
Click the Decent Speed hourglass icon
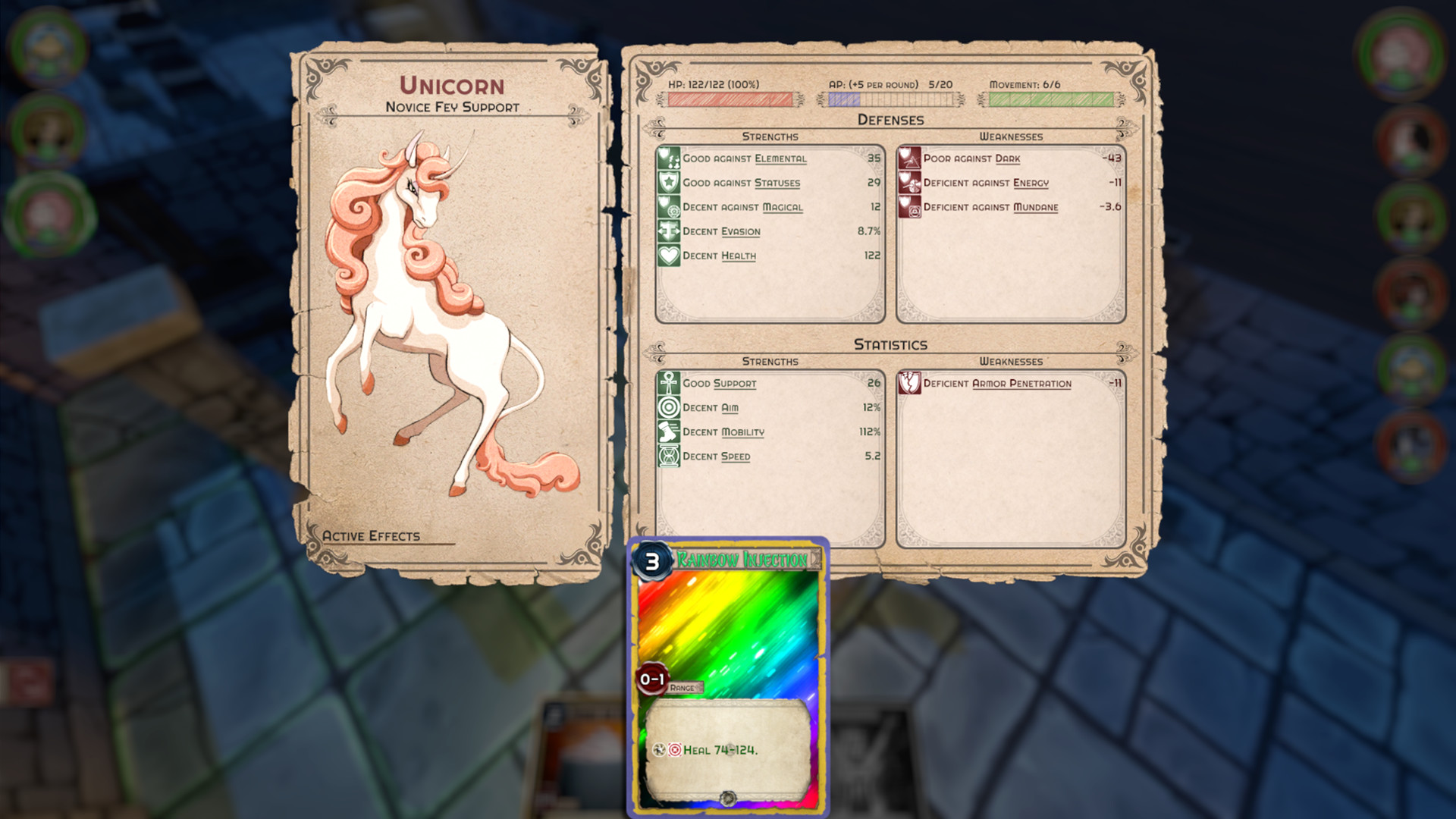coord(668,457)
